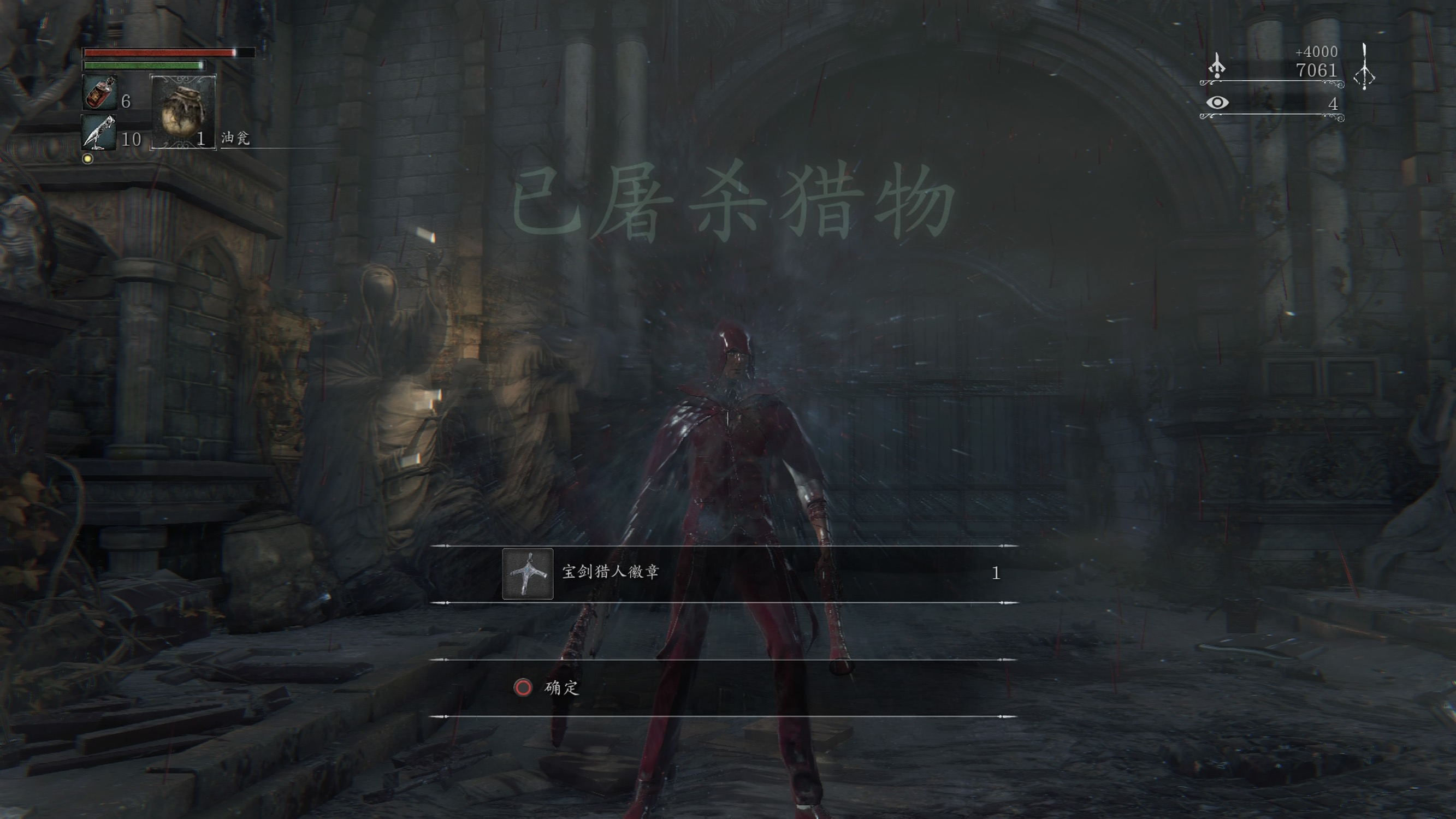This screenshot has width=1456, height=819.
Task: Select the 宝剑猎人徽章 reward item row
Action: pos(723,573)
